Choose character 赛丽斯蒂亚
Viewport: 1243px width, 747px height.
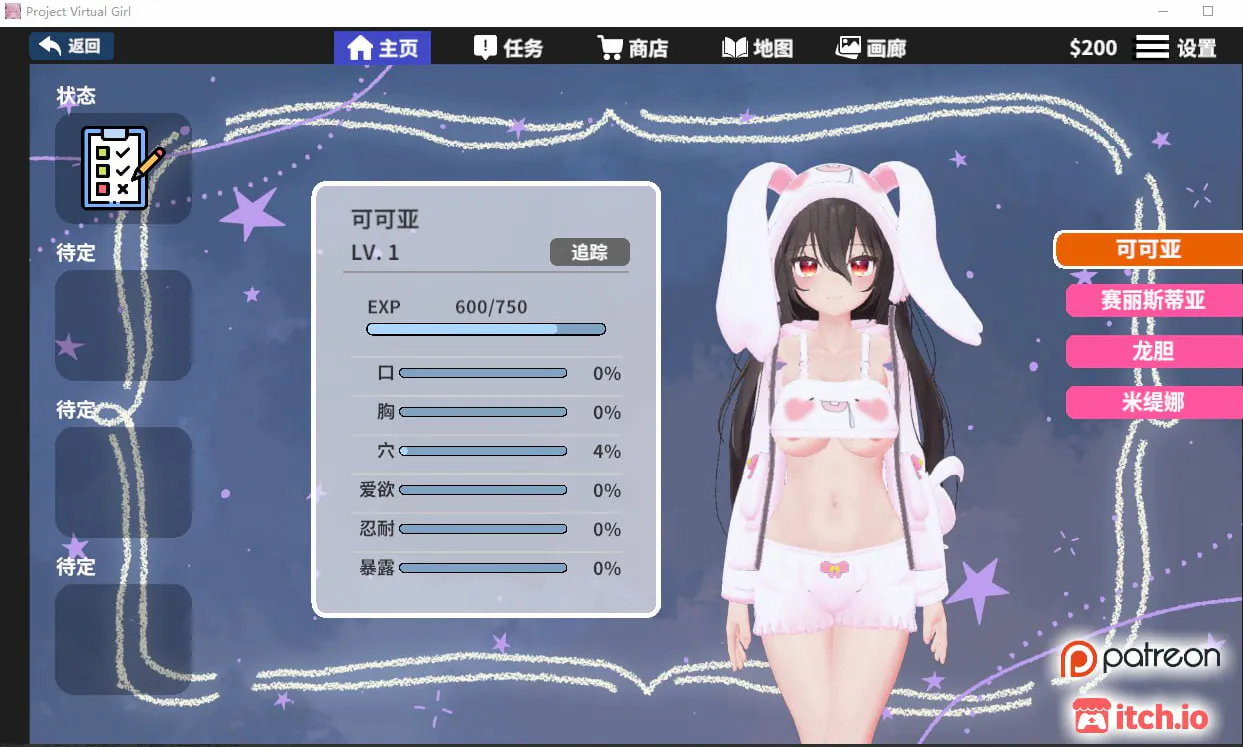1152,300
